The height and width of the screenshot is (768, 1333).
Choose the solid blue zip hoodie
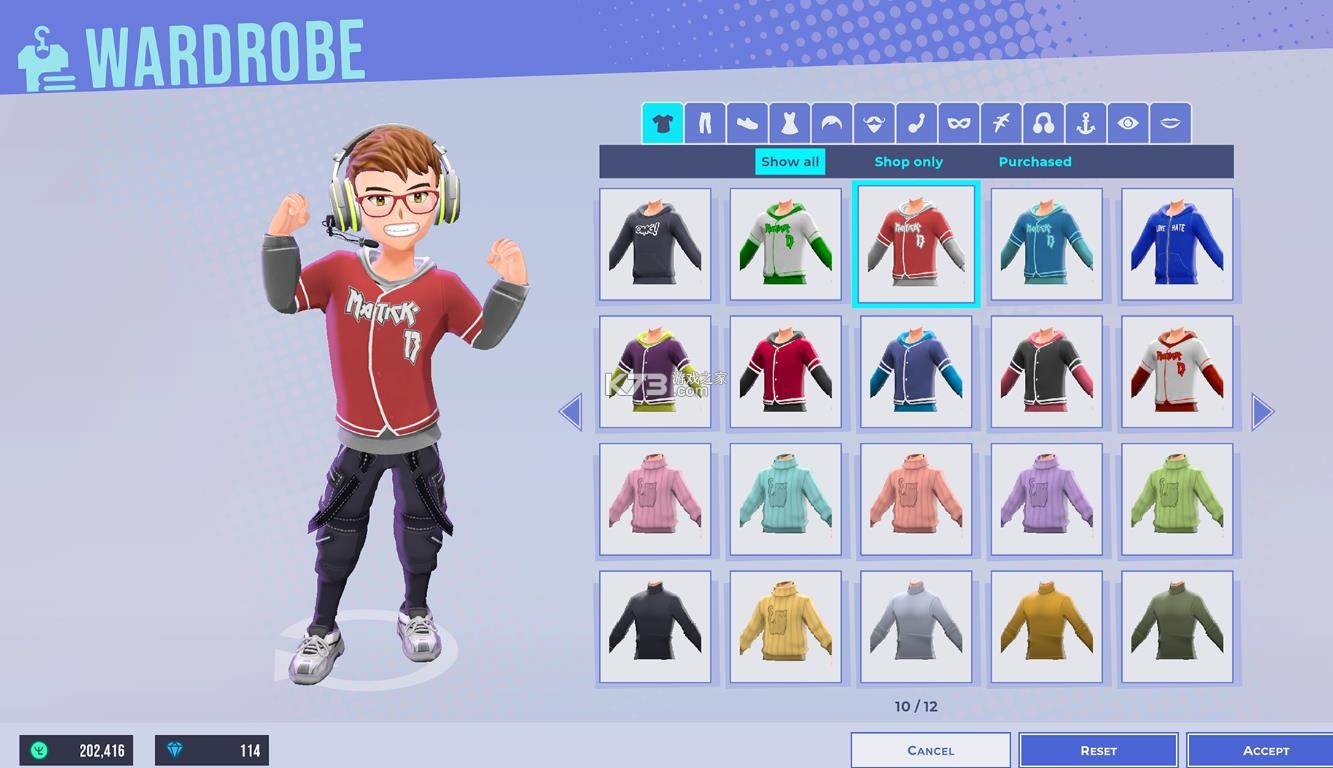(x=1177, y=245)
